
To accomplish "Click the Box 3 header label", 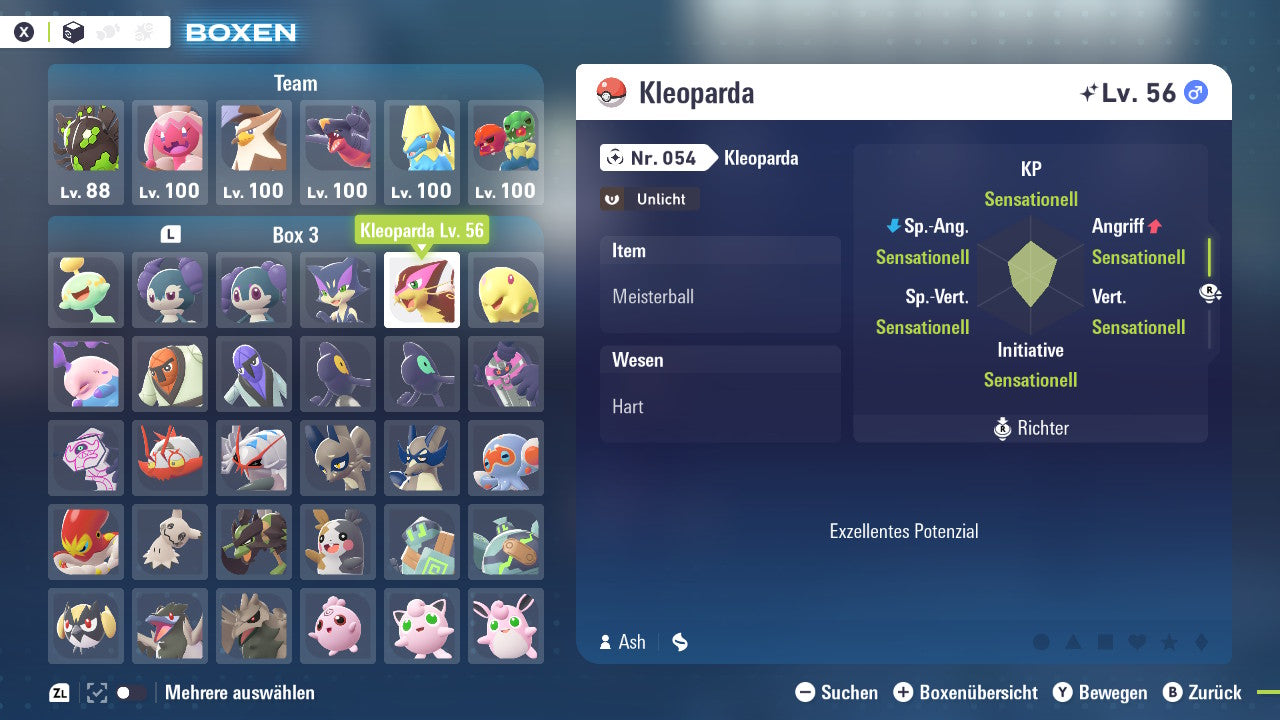I will [295, 235].
